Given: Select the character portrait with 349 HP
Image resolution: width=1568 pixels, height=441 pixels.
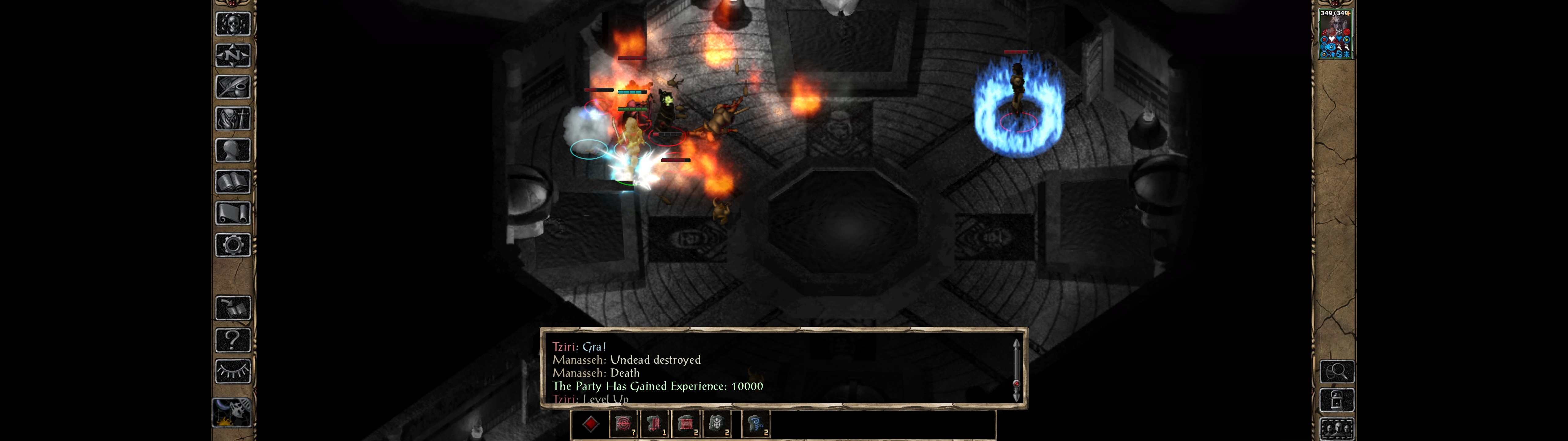Looking at the screenshot, I should [x=1335, y=35].
